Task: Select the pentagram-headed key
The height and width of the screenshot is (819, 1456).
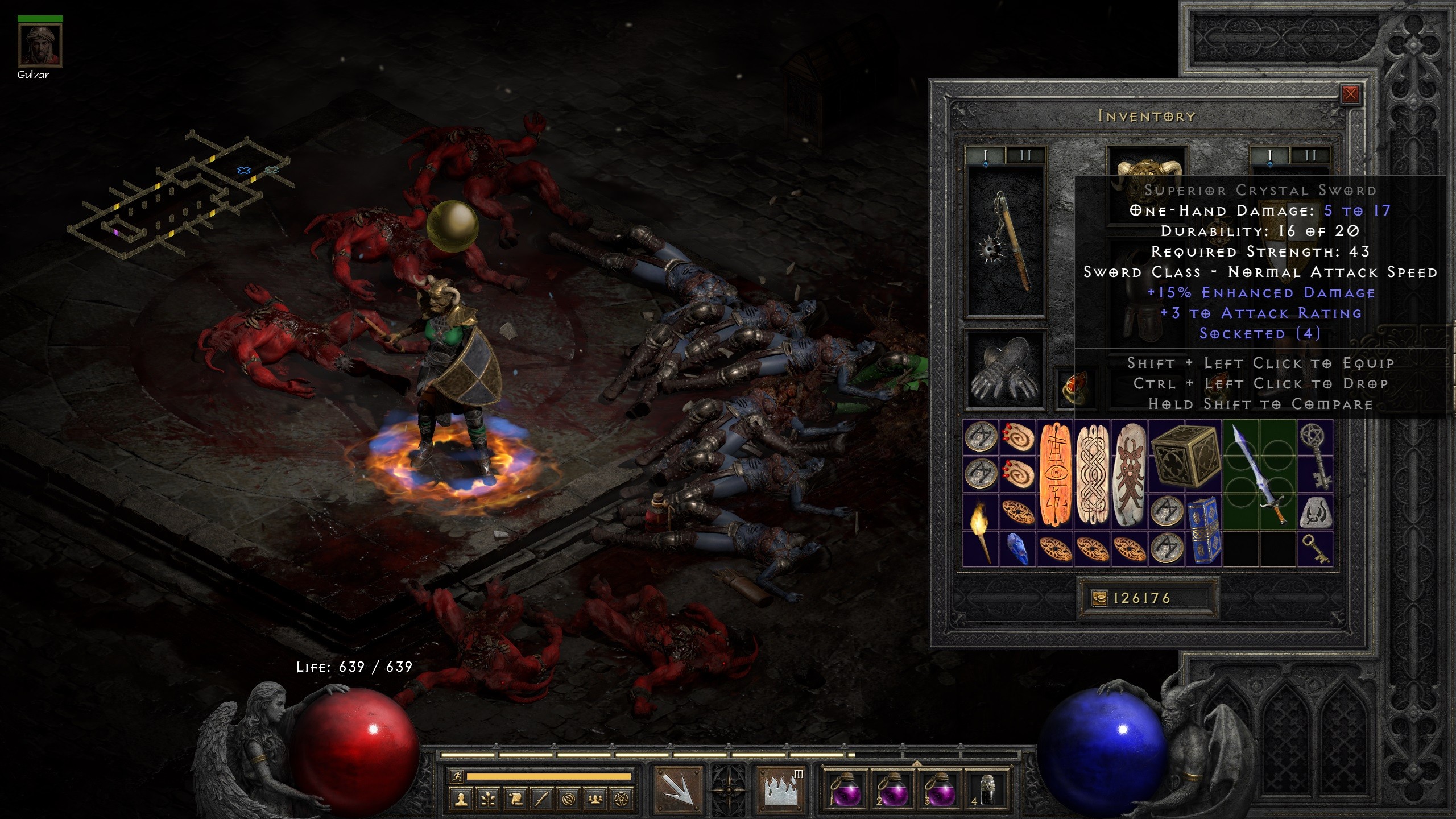Action: click(1315, 457)
